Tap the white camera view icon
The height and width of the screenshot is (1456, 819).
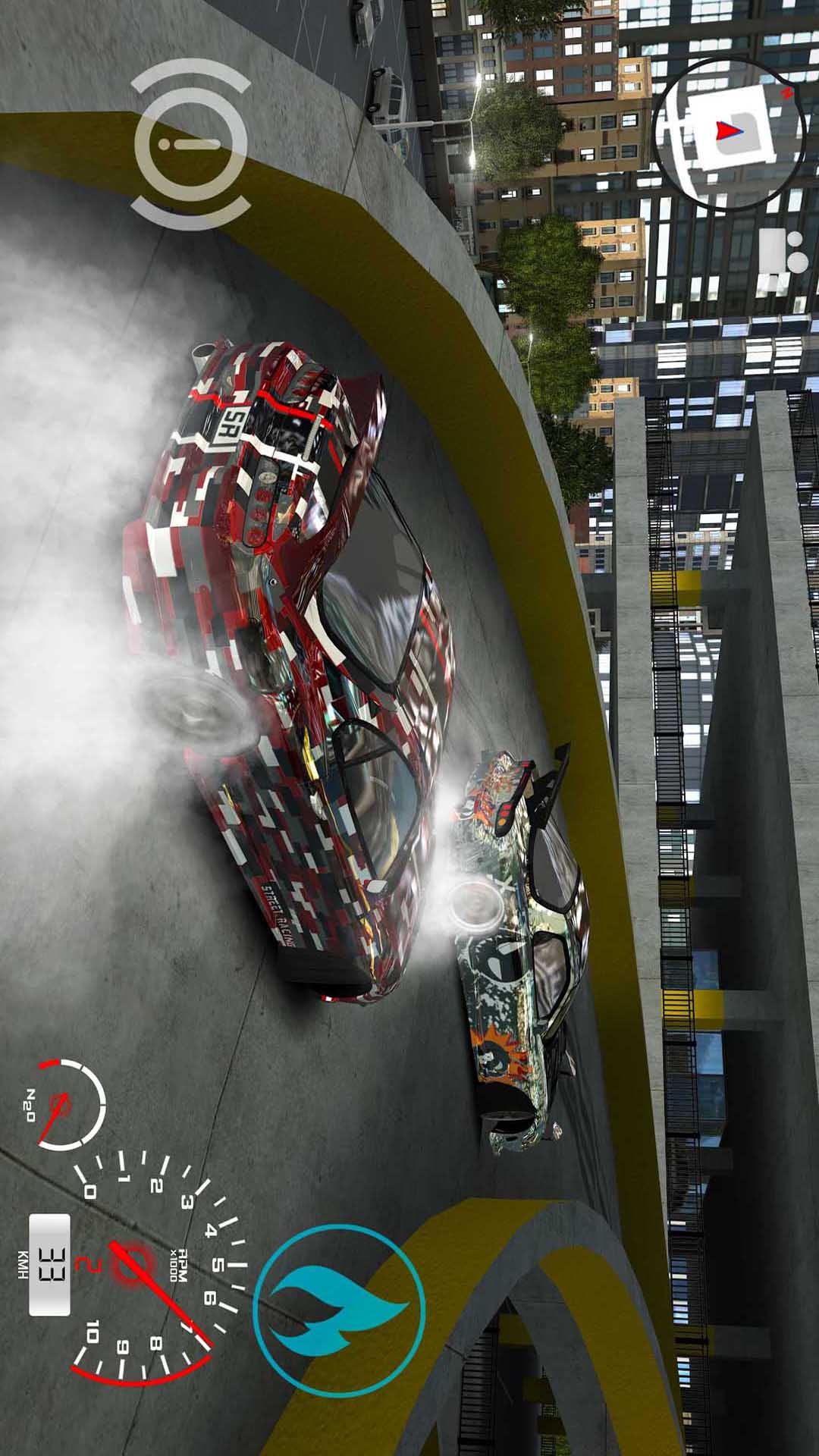(781, 260)
